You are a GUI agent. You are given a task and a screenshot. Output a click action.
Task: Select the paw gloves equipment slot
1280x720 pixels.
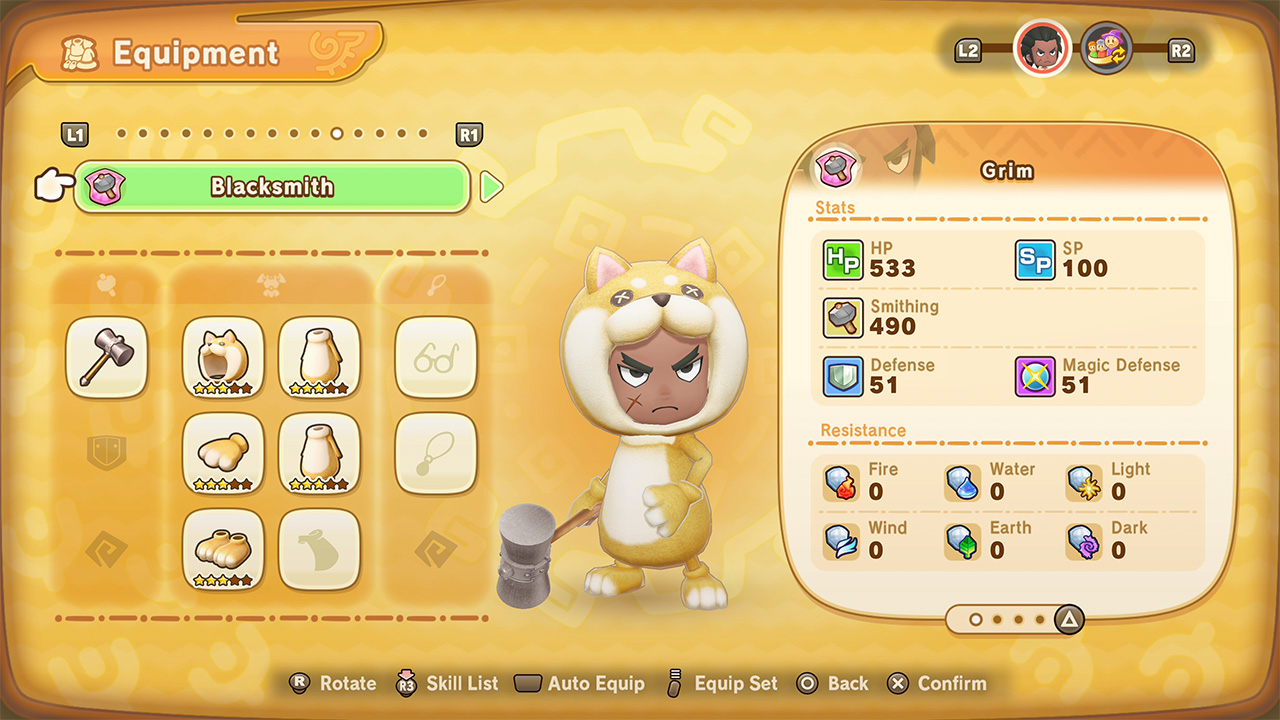[223, 453]
